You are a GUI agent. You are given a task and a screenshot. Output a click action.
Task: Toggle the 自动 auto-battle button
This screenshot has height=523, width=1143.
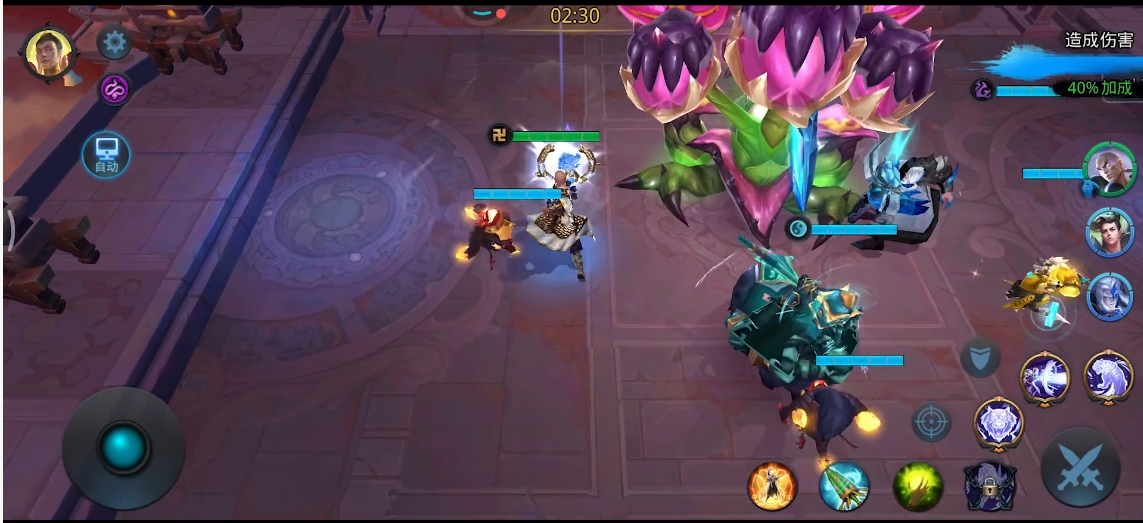click(106, 156)
